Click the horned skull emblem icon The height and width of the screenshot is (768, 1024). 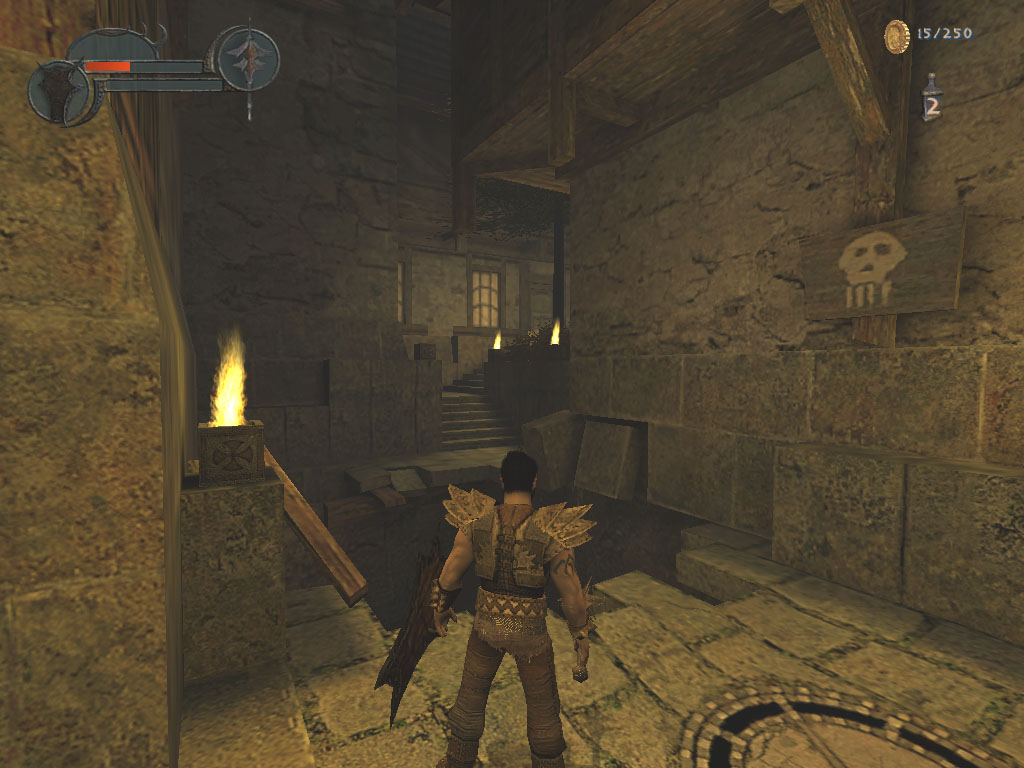(58, 92)
